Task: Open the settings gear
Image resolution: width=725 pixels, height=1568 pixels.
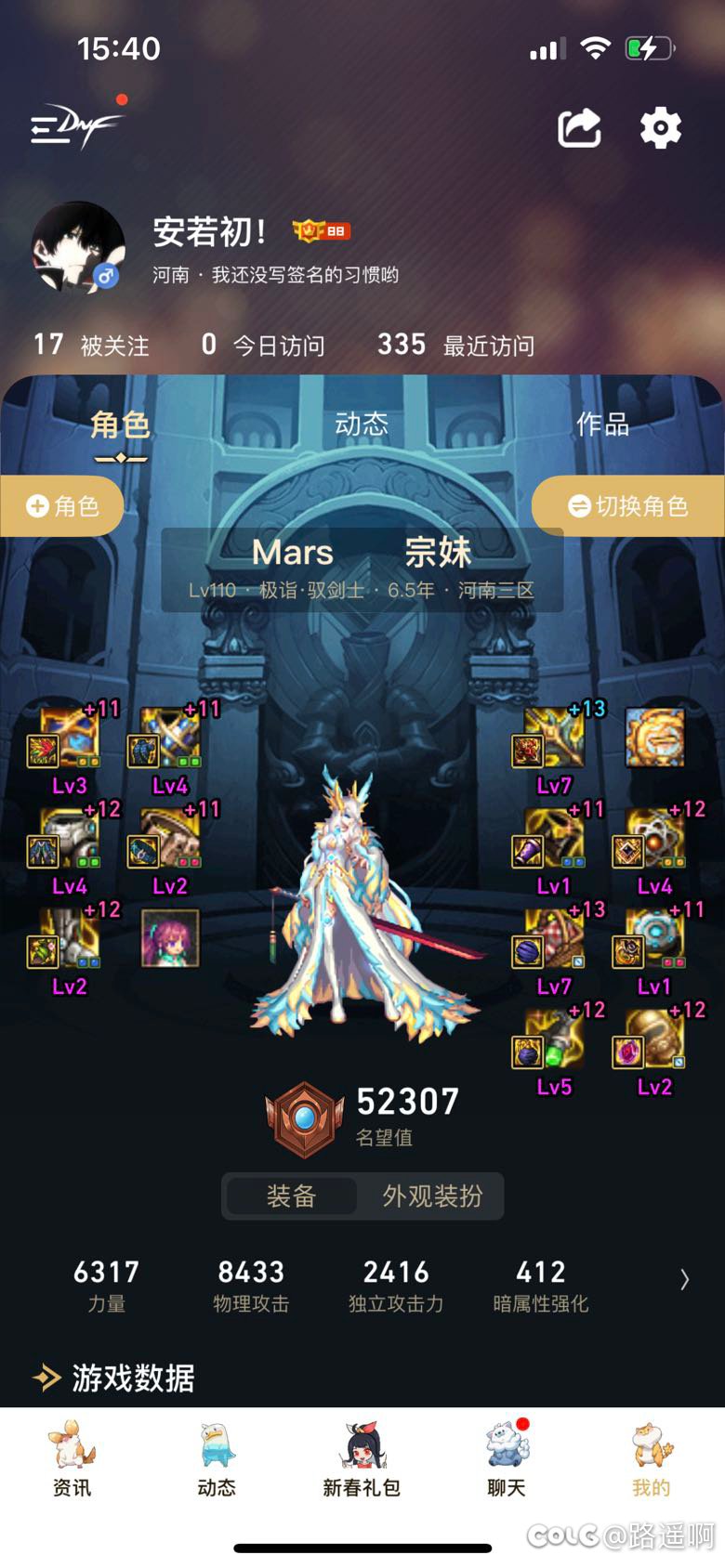Action: (x=660, y=128)
